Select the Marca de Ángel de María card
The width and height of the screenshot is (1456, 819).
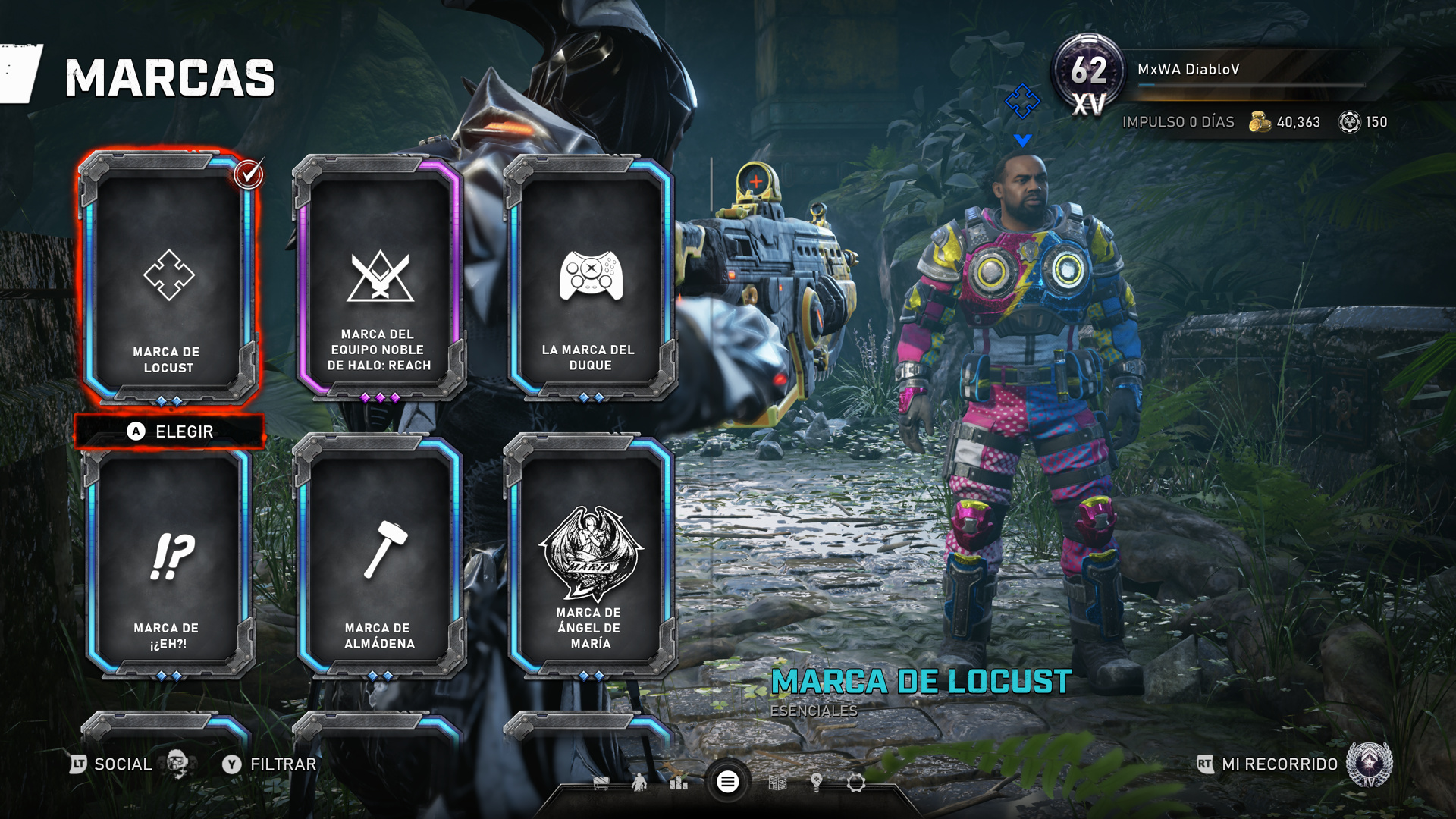click(590, 557)
